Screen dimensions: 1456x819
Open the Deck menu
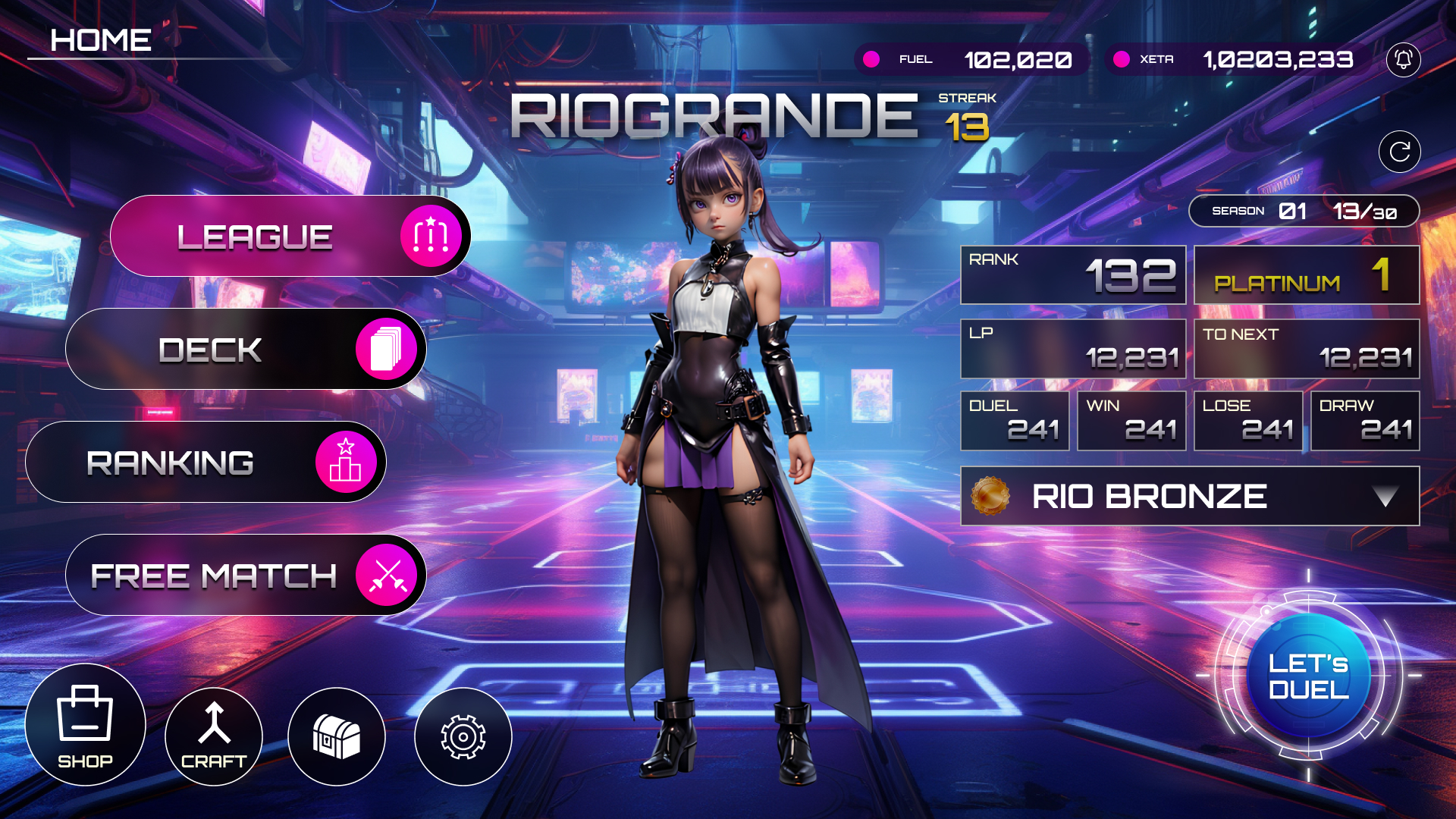(x=246, y=350)
